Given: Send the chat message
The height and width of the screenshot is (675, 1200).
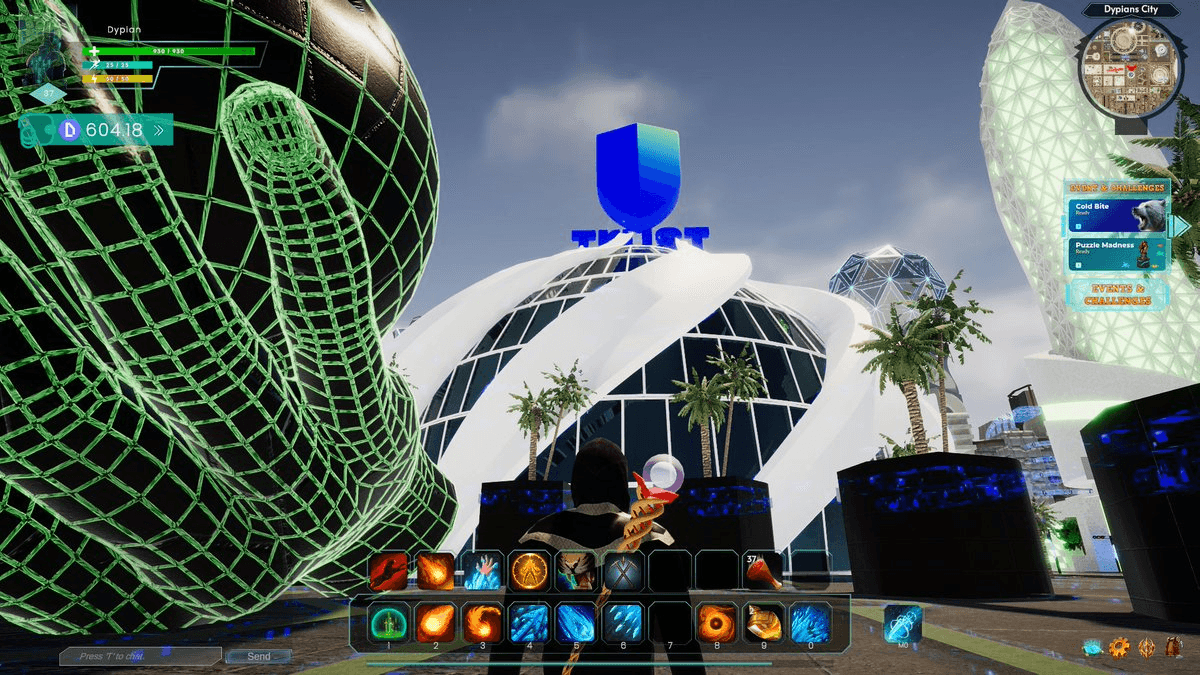Looking at the screenshot, I should (258, 656).
